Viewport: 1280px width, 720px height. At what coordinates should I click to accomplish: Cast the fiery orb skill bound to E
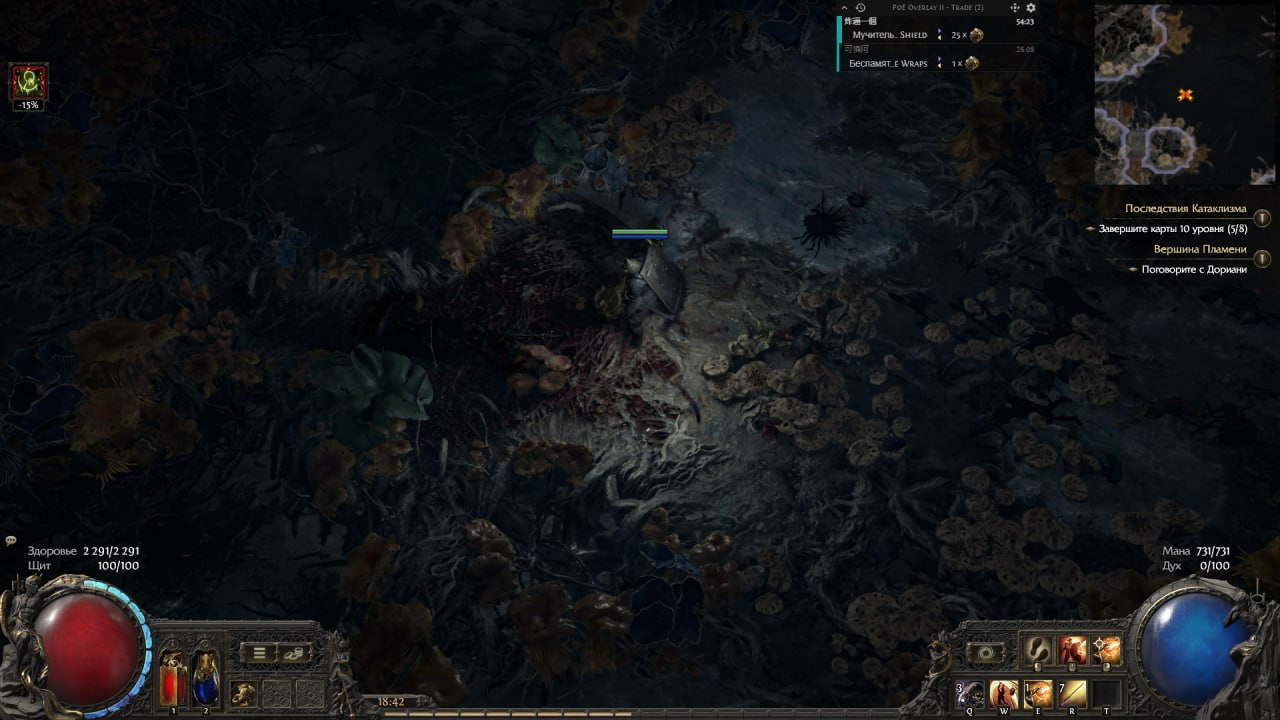coord(1037,693)
